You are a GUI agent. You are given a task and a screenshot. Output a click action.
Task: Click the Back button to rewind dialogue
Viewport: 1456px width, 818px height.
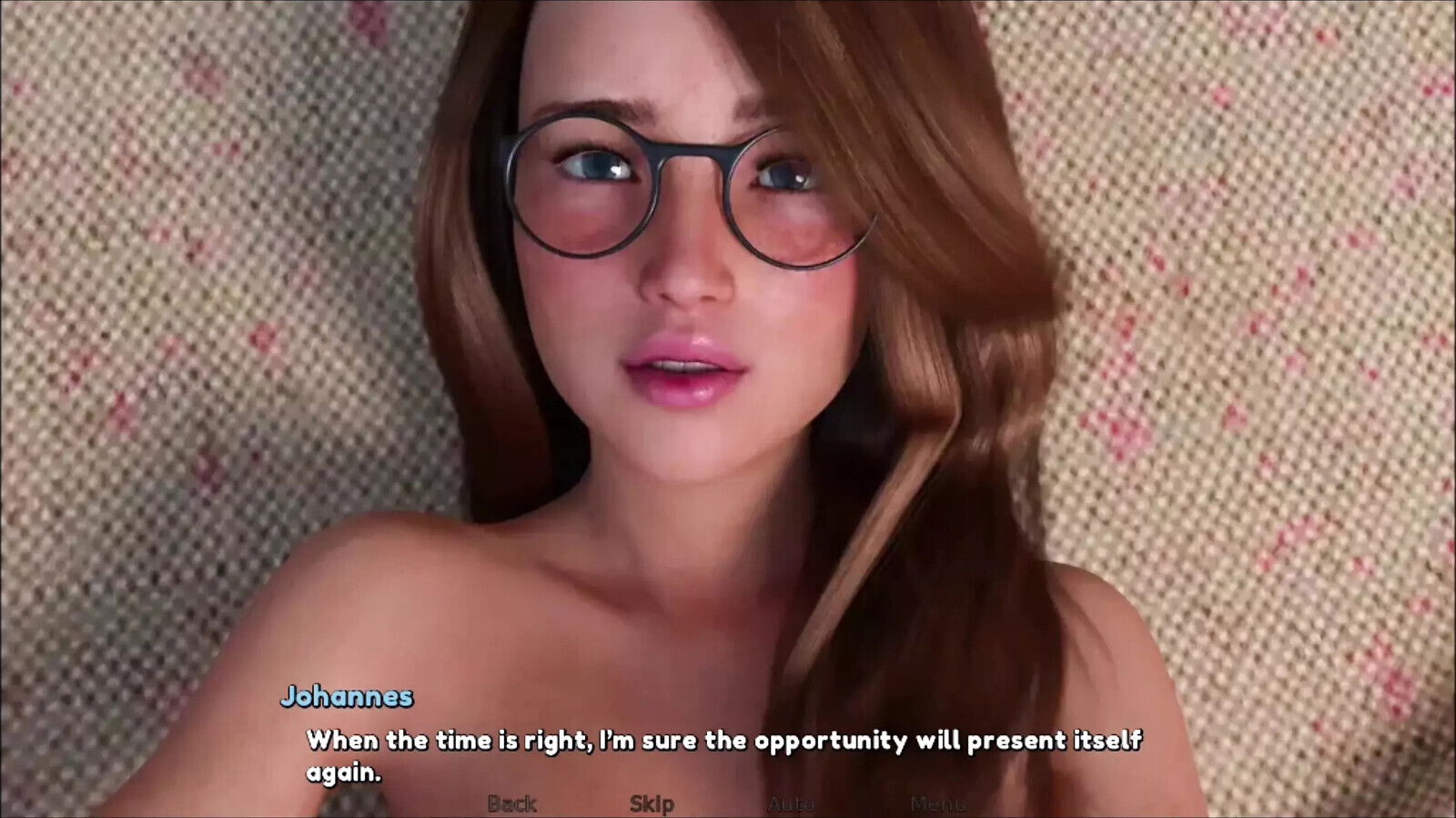coord(514,803)
